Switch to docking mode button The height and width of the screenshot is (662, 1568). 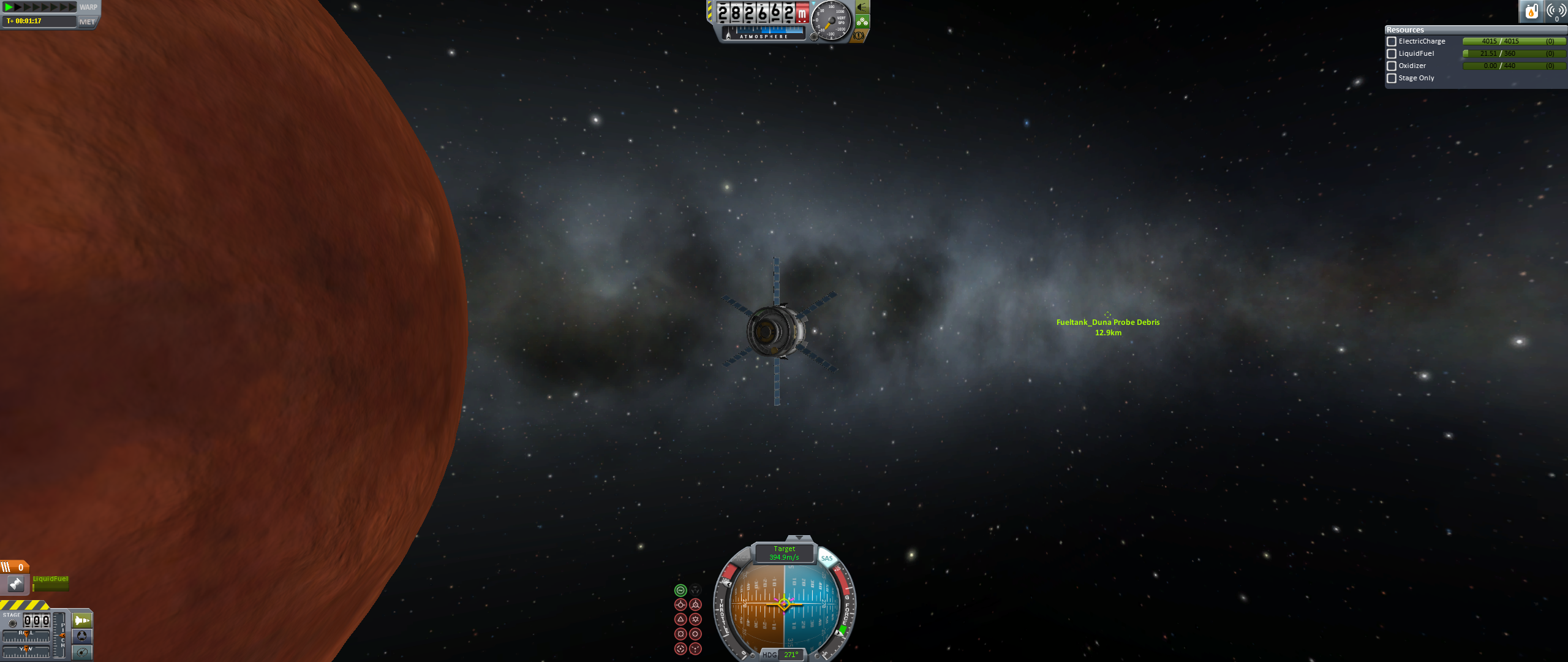pyautogui.click(x=82, y=636)
